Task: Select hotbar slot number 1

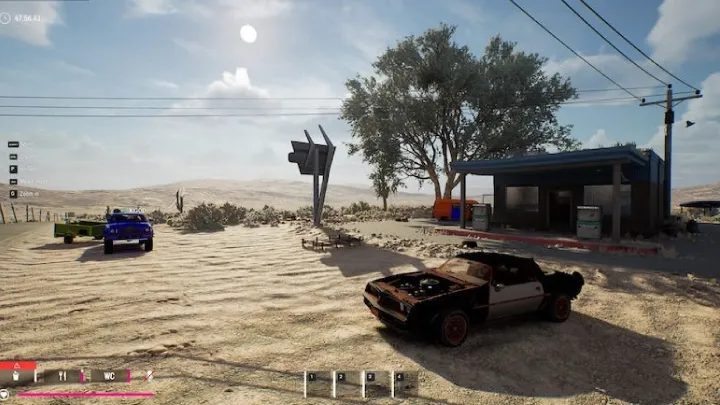Action: click(x=318, y=384)
